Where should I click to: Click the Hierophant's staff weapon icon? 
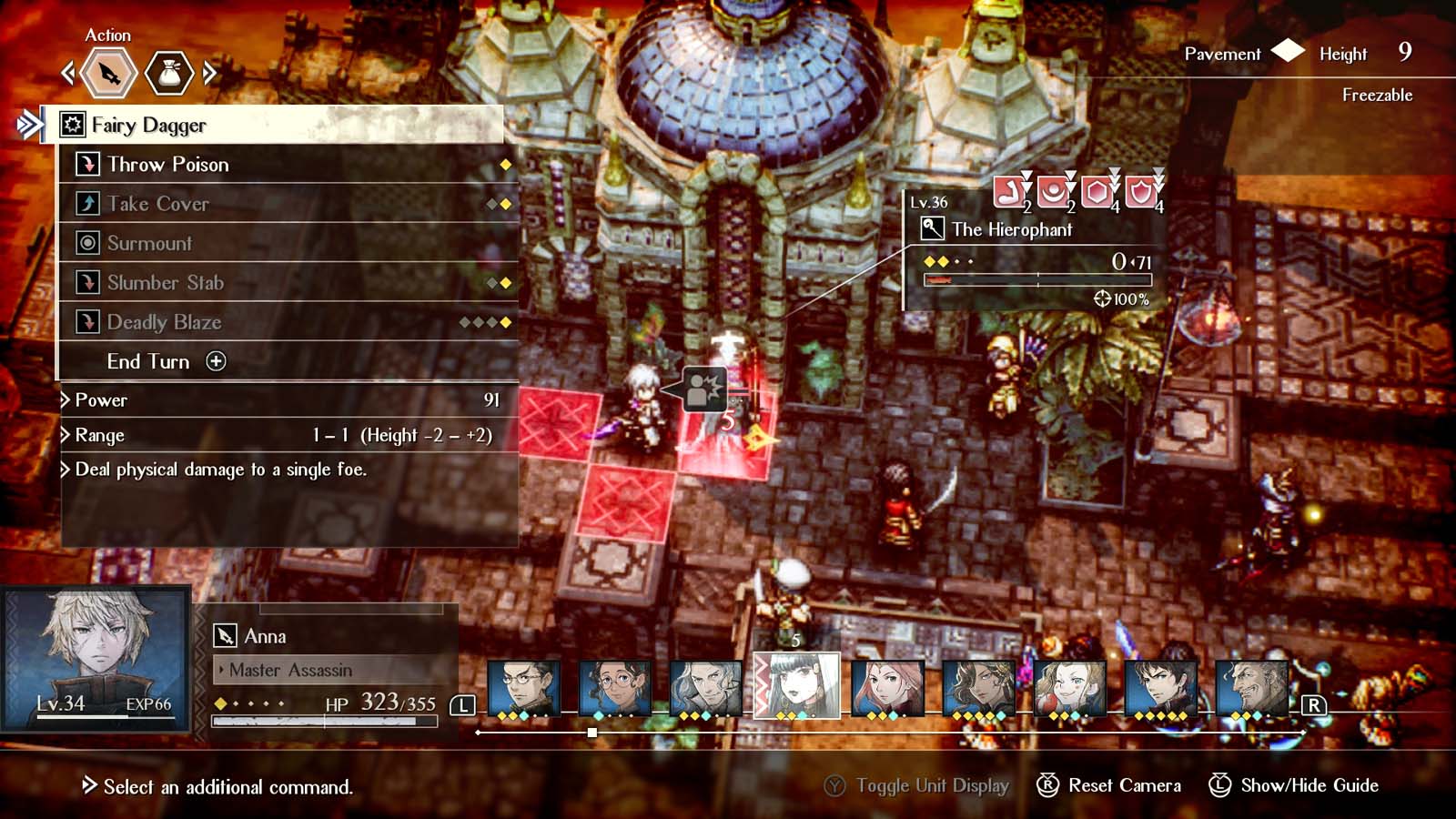[931, 229]
